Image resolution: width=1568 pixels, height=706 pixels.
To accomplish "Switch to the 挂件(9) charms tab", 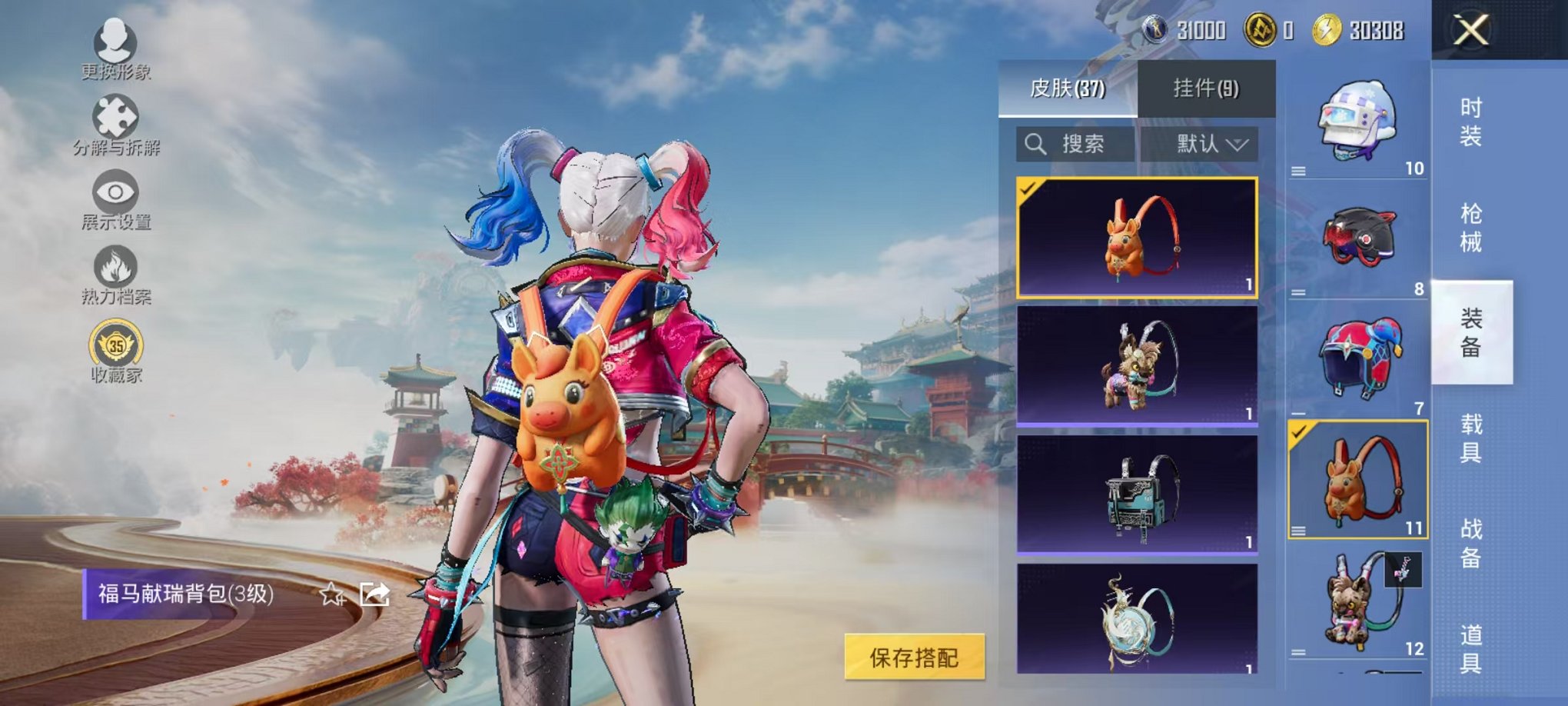I will click(1205, 87).
